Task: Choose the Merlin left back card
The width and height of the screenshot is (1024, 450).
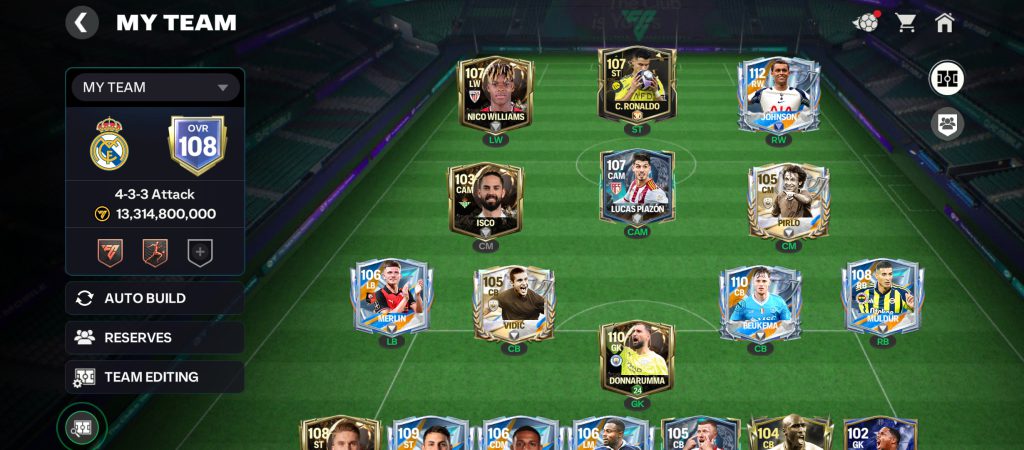Action: (x=391, y=297)
